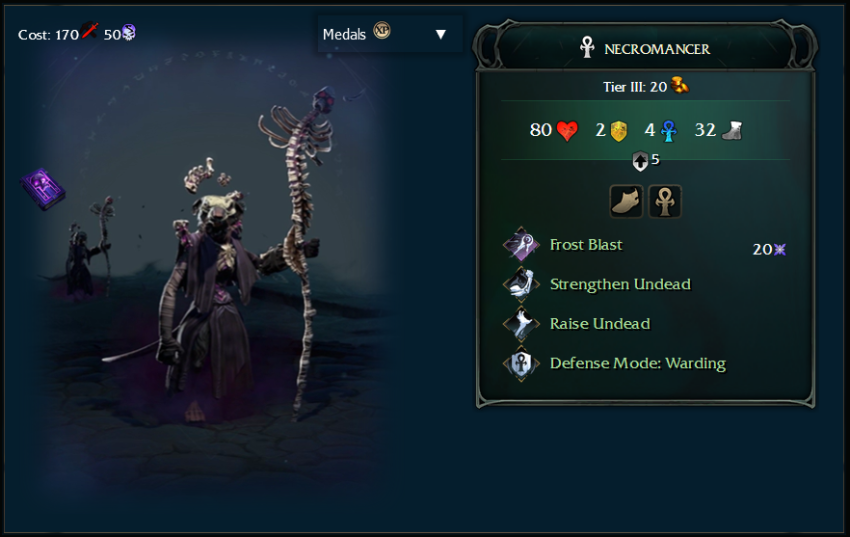Click the boot trait icon
The width and height of the screenshot is (850, 537).
[626, 201]
